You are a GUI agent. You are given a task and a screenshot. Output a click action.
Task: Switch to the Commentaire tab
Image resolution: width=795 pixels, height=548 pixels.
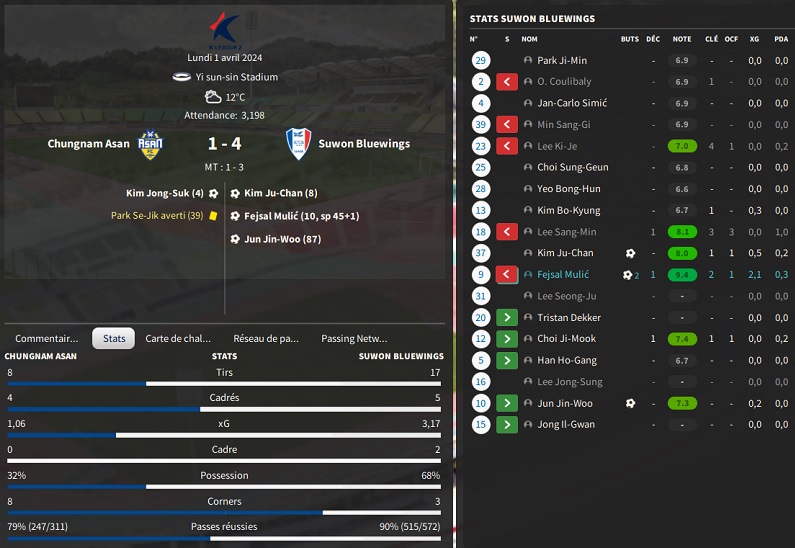(47, 338)
